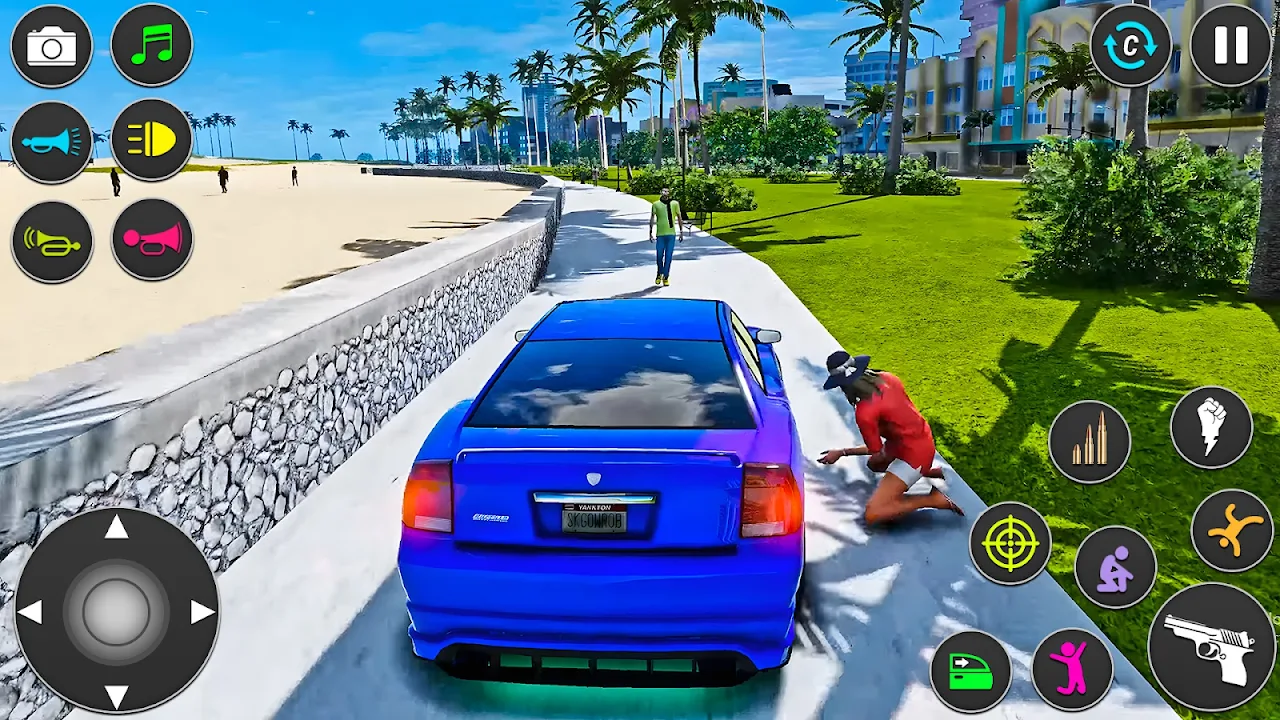Turn on the yellow headlights button
Image resolution: width=1280 pixels, height=720 pixels.
(151, 140)
